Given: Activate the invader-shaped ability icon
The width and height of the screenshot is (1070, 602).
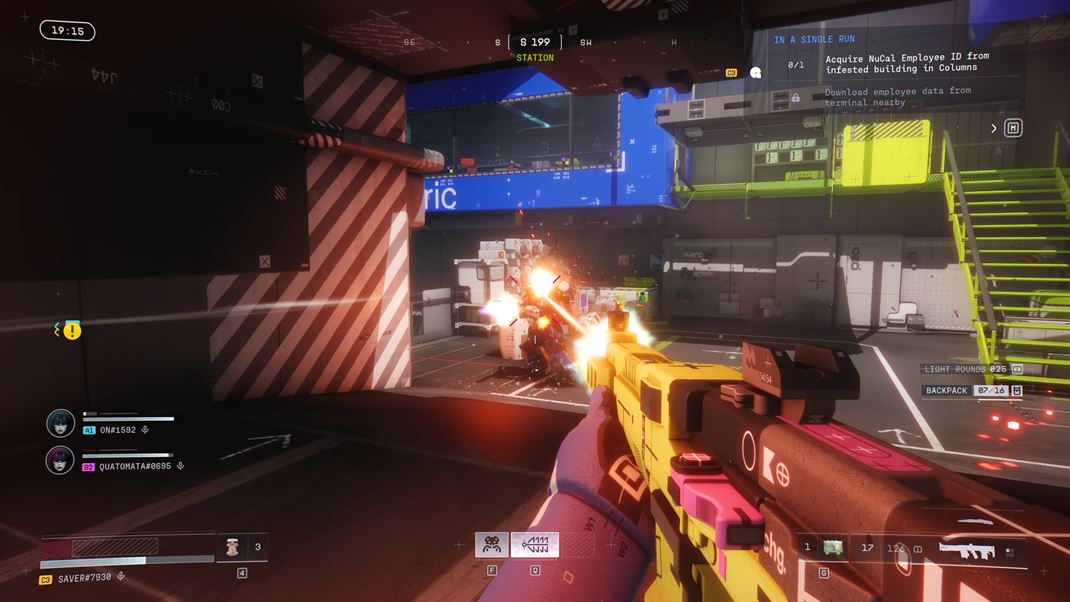Looking at the screenshot, I should [492, 545].
